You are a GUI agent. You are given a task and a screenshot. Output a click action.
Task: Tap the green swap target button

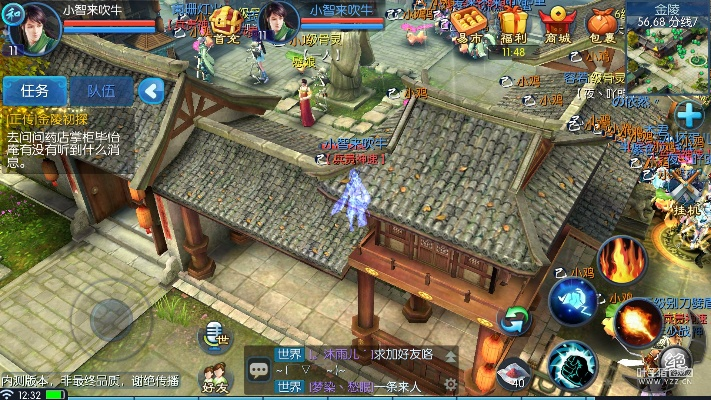[x=514, y=320]
